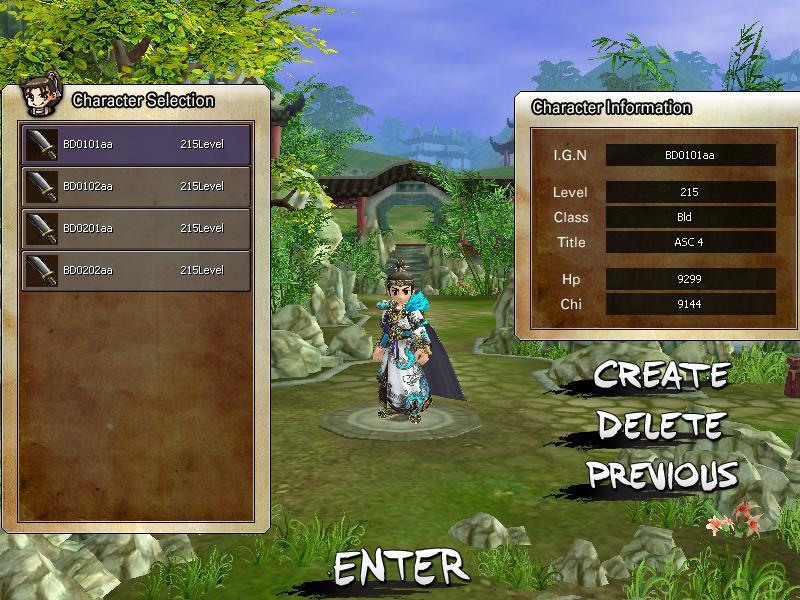Choose the BD0102aa character row
800x600 pixels.
pyautogui.click(x=136, y=186)
